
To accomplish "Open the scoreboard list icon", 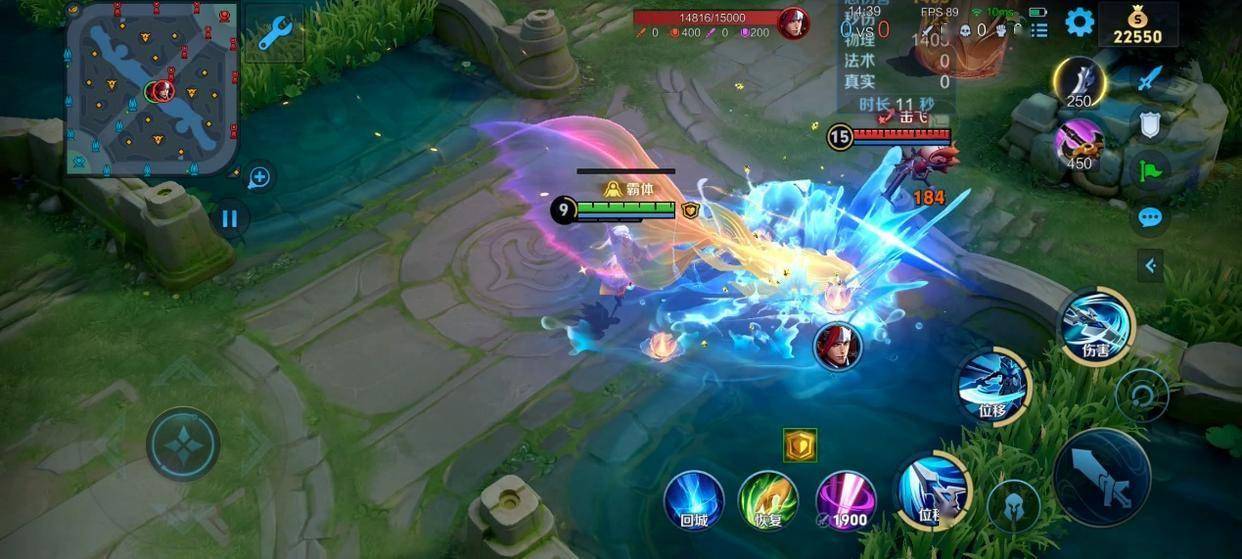I will pyautogui.click(x=1039, y=30).
